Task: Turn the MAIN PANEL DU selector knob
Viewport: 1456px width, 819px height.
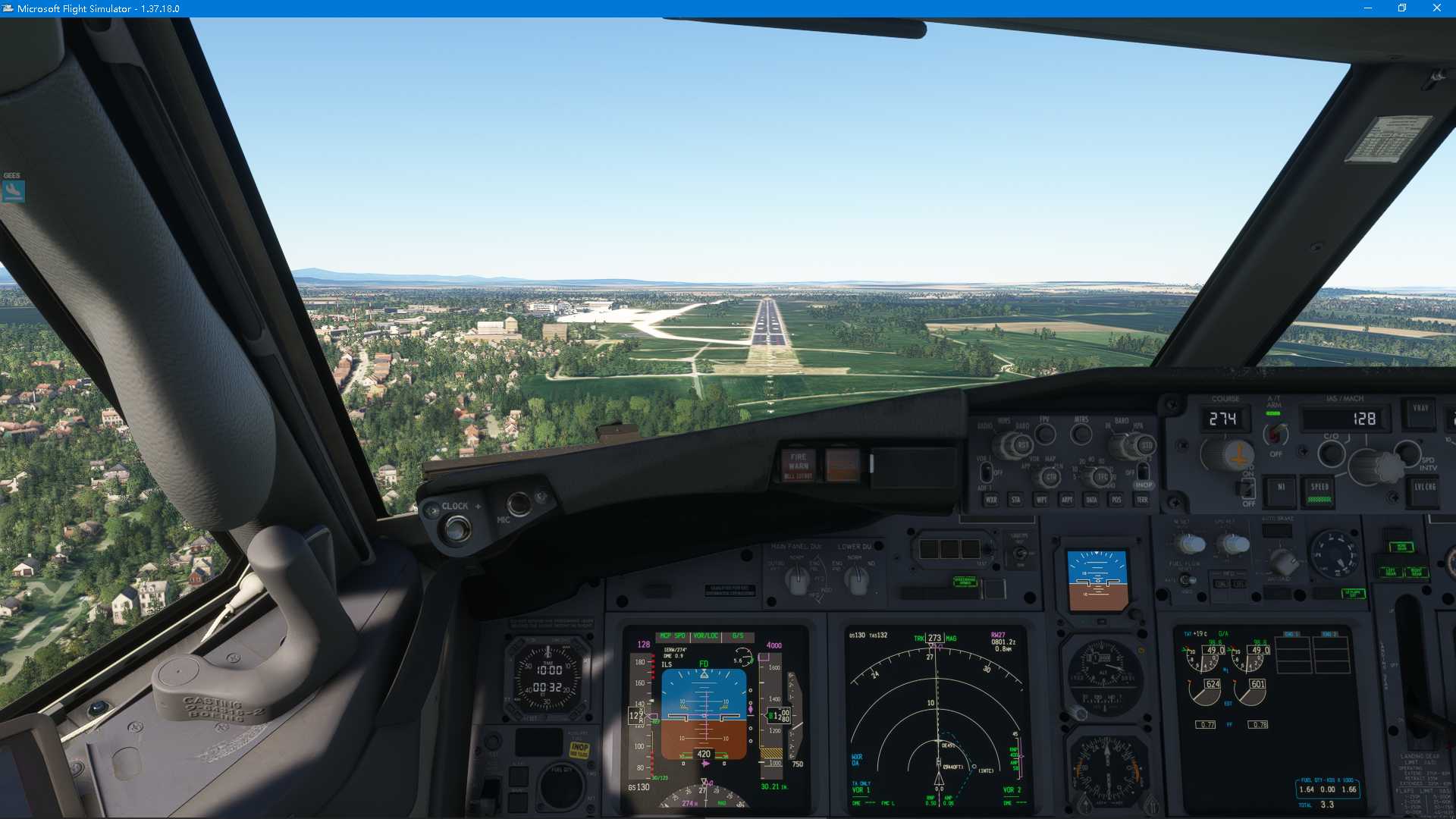Action: pos(798,580)
